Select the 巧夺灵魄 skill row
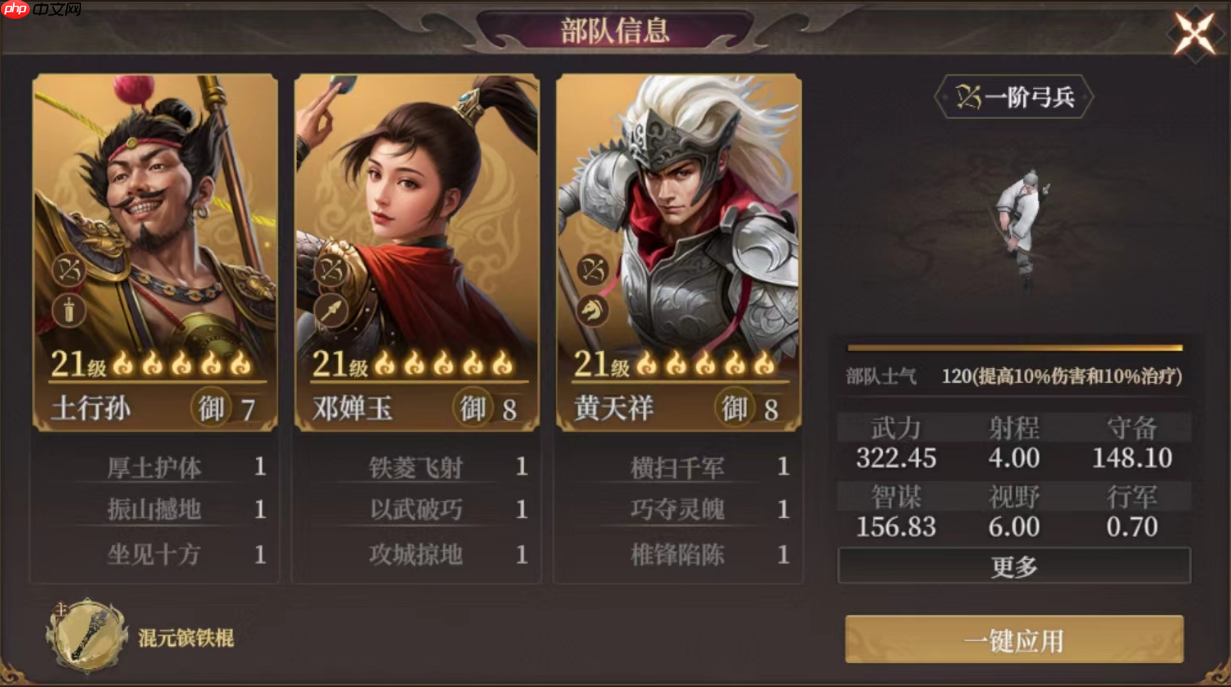Viewport: 1231px width, 687px height. point(679,510)
